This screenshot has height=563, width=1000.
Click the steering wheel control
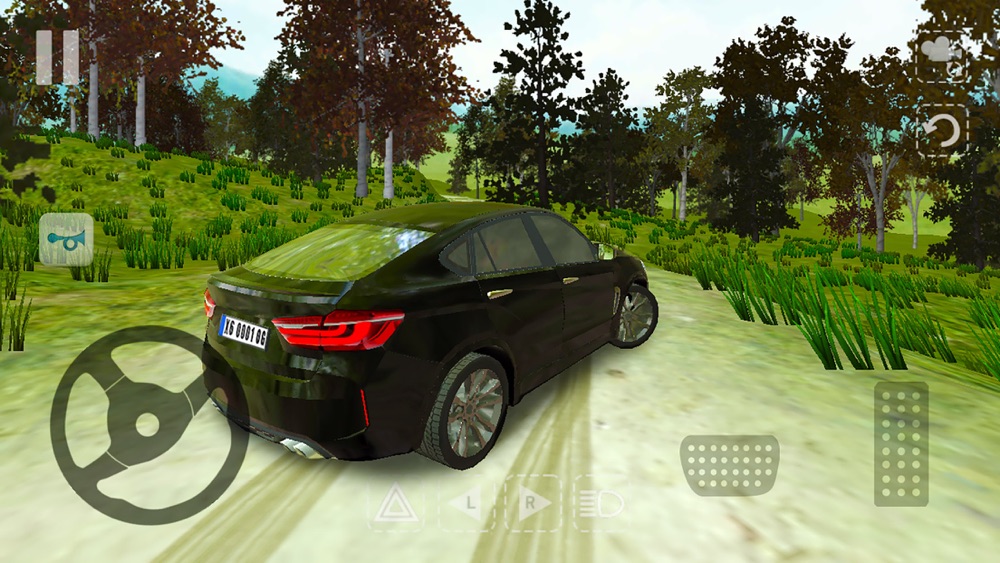(148, 424)
